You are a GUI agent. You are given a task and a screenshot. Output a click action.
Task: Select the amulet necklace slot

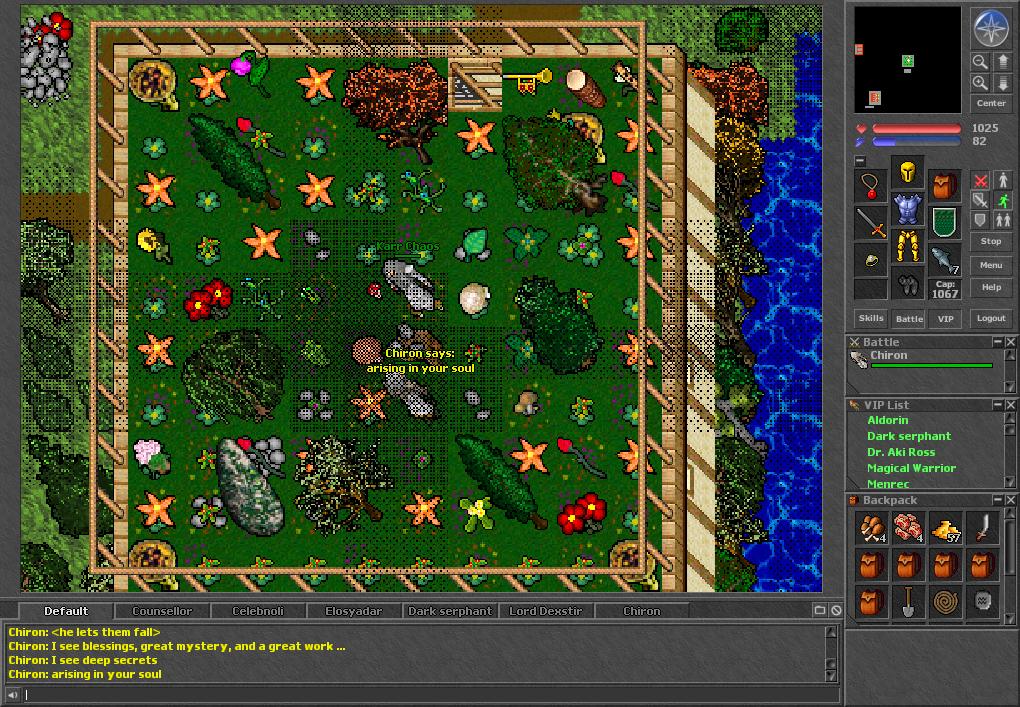point(871,185)
